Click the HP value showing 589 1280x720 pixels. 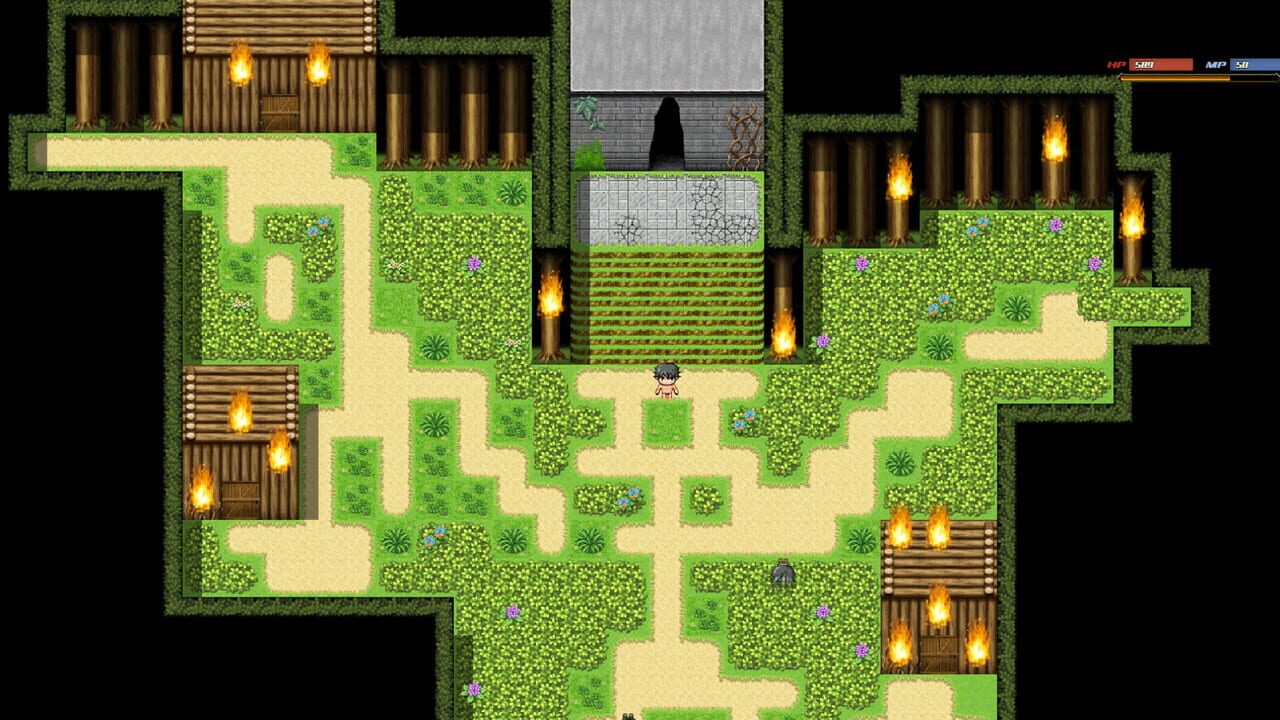pos(1145,63)
